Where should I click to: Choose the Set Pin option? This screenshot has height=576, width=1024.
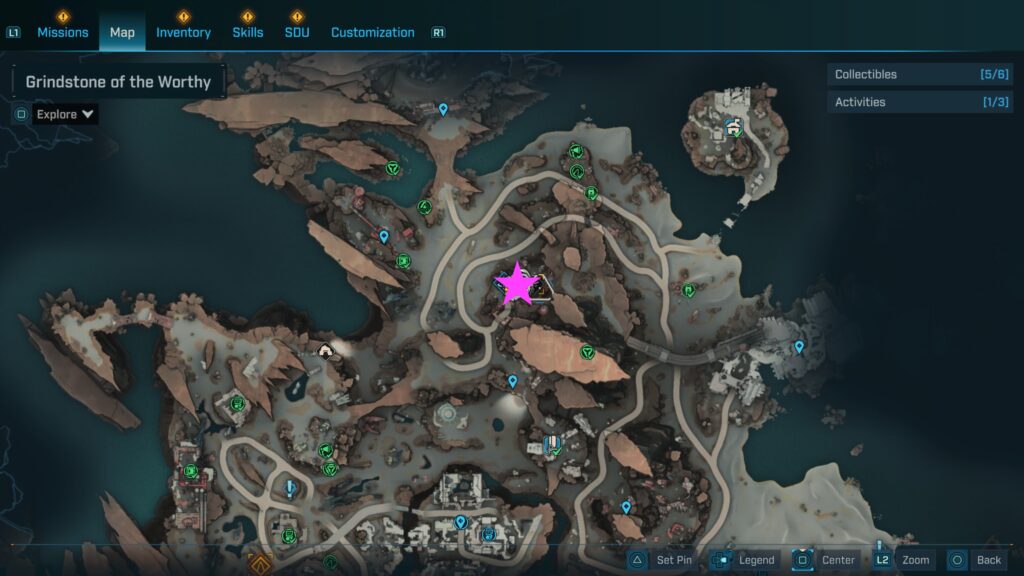pos(661,560)
